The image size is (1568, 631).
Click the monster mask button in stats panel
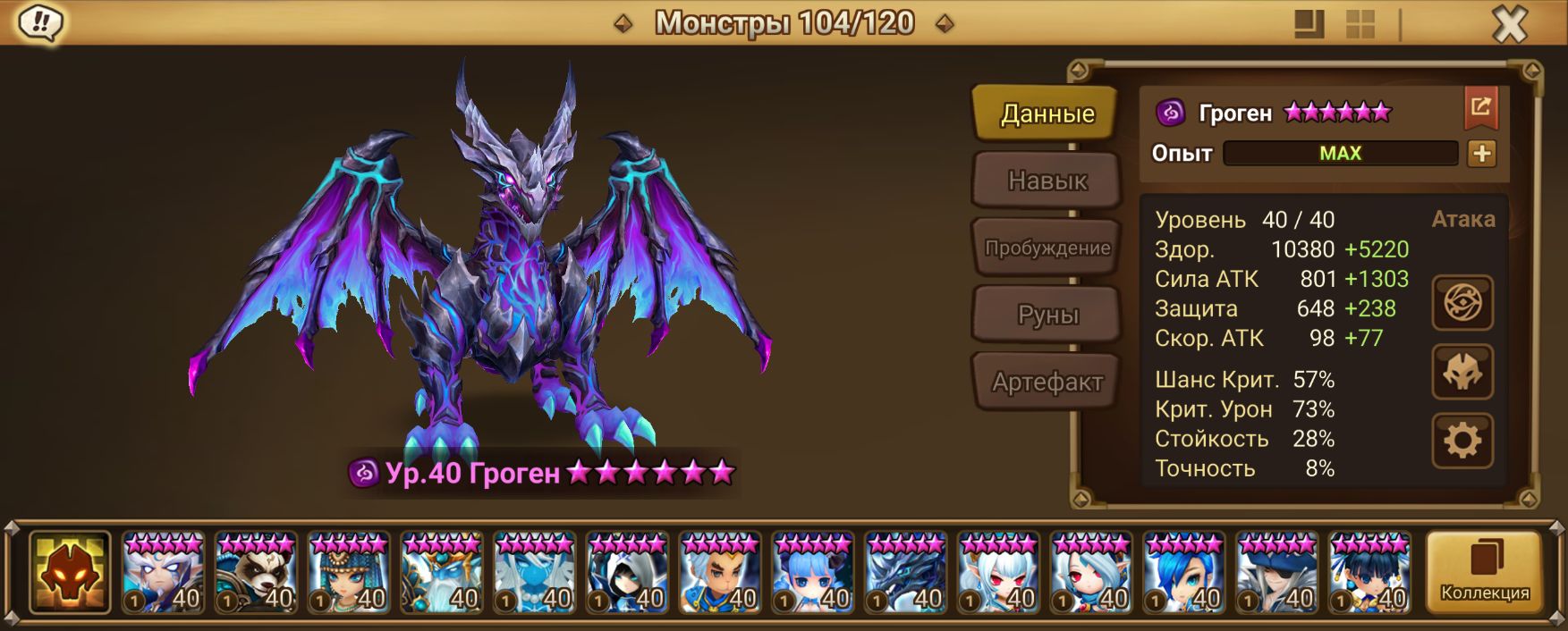[x=1462, y=372]
